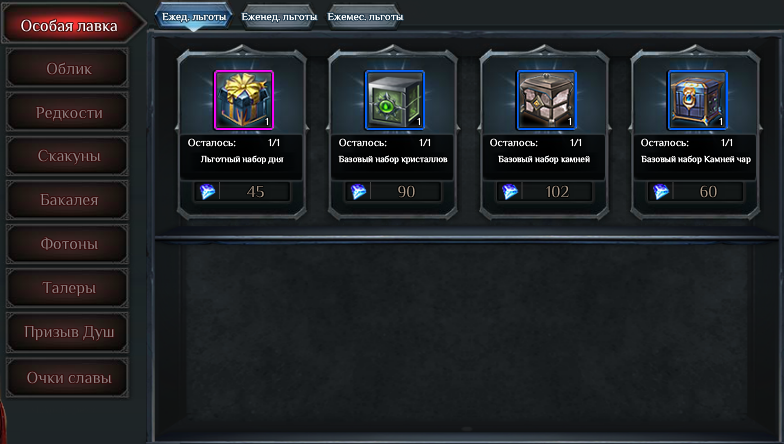Purchase the charm stone set for 60 diamonds
The height and width of the screenshot is (444, 784).
[696, 192]
